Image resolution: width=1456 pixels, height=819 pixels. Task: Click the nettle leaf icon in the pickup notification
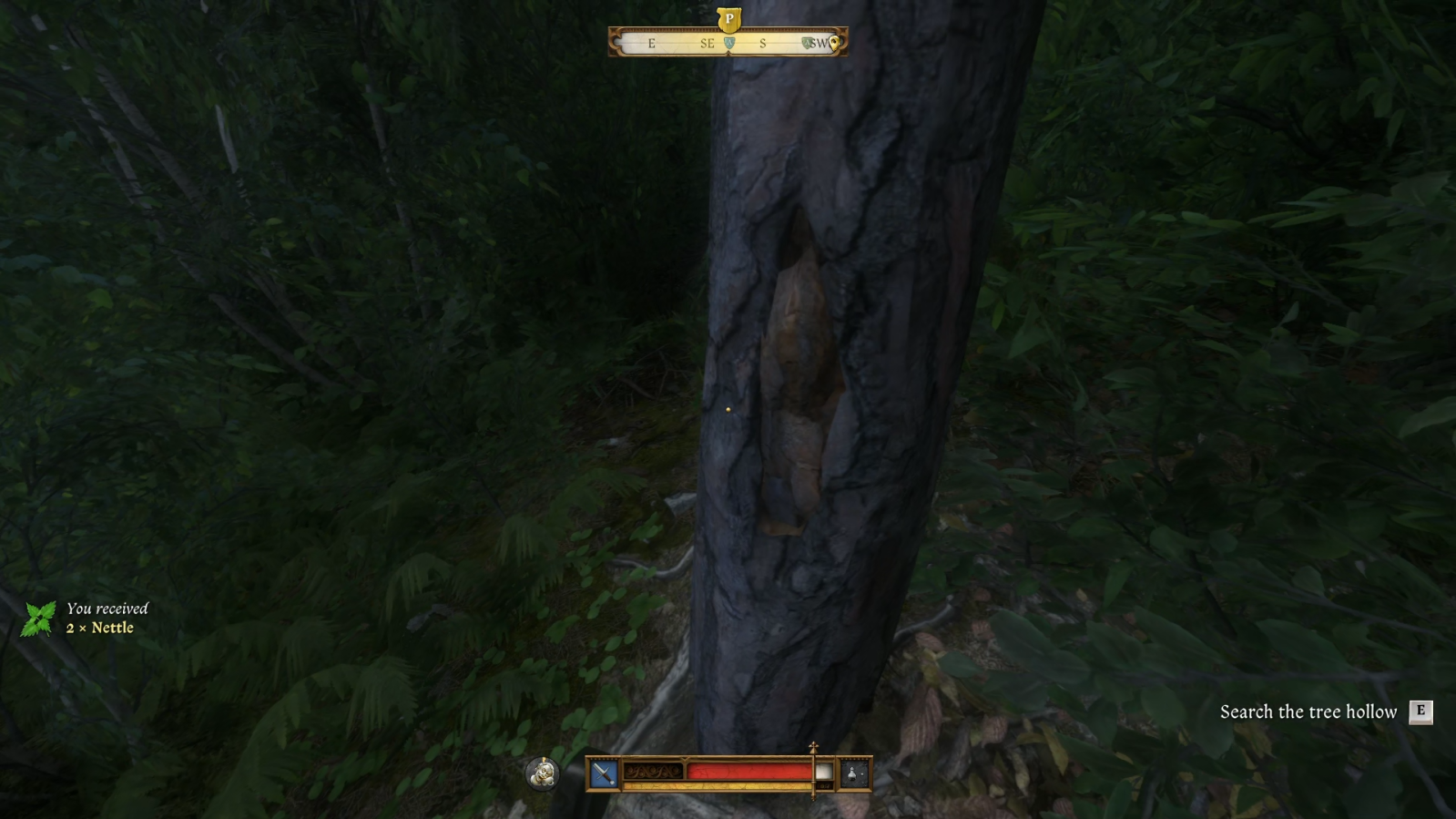[38, 618]
